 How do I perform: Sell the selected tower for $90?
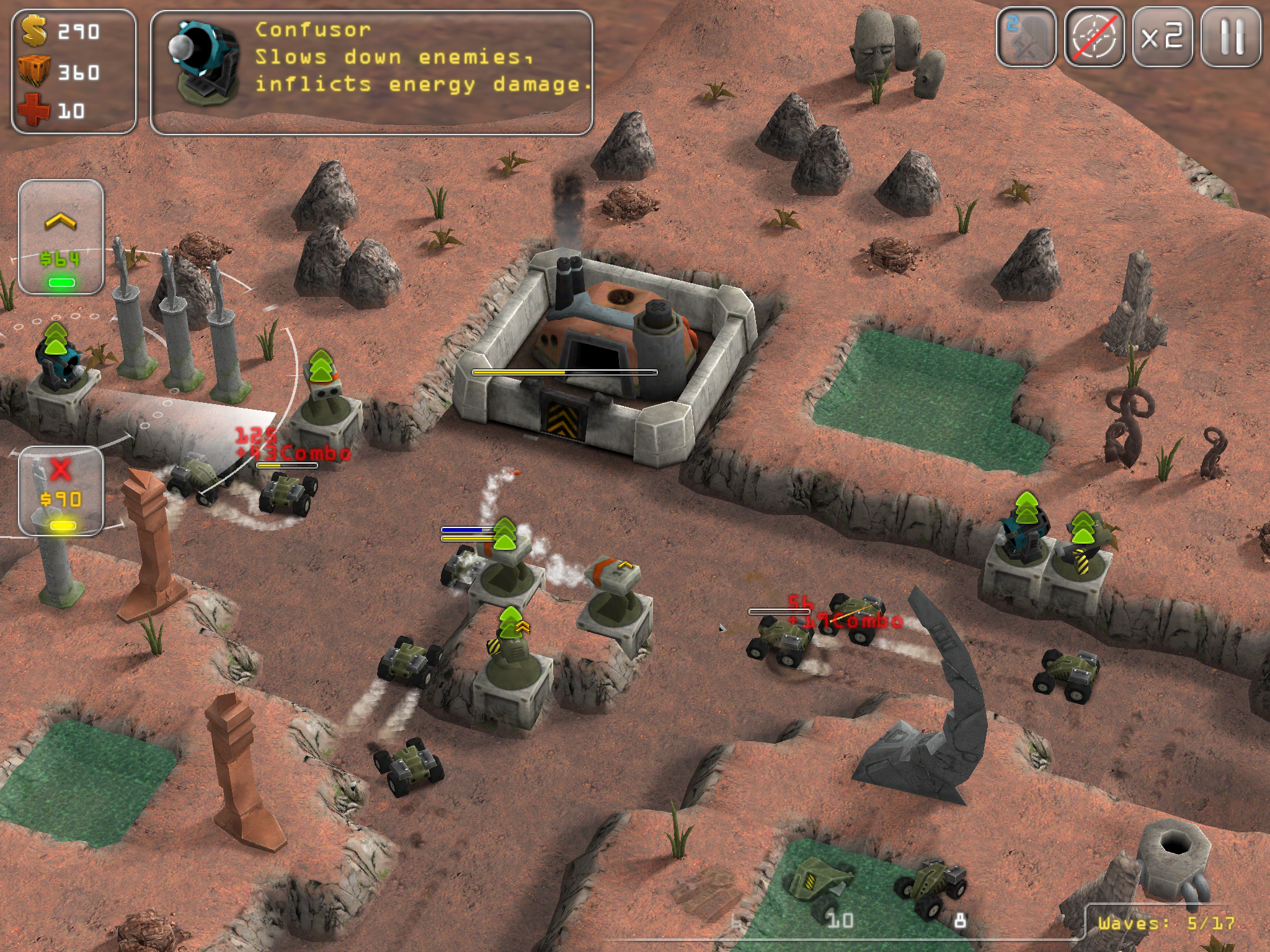61,491
